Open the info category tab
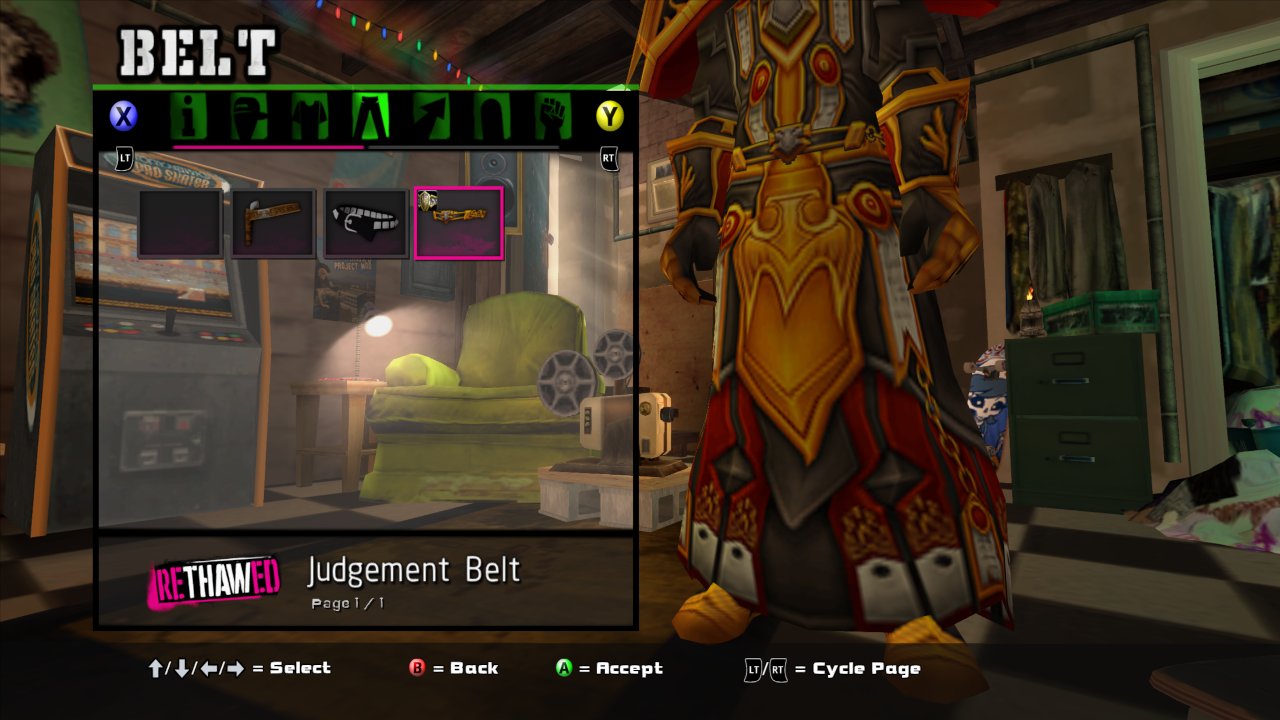 coord(187,117)
